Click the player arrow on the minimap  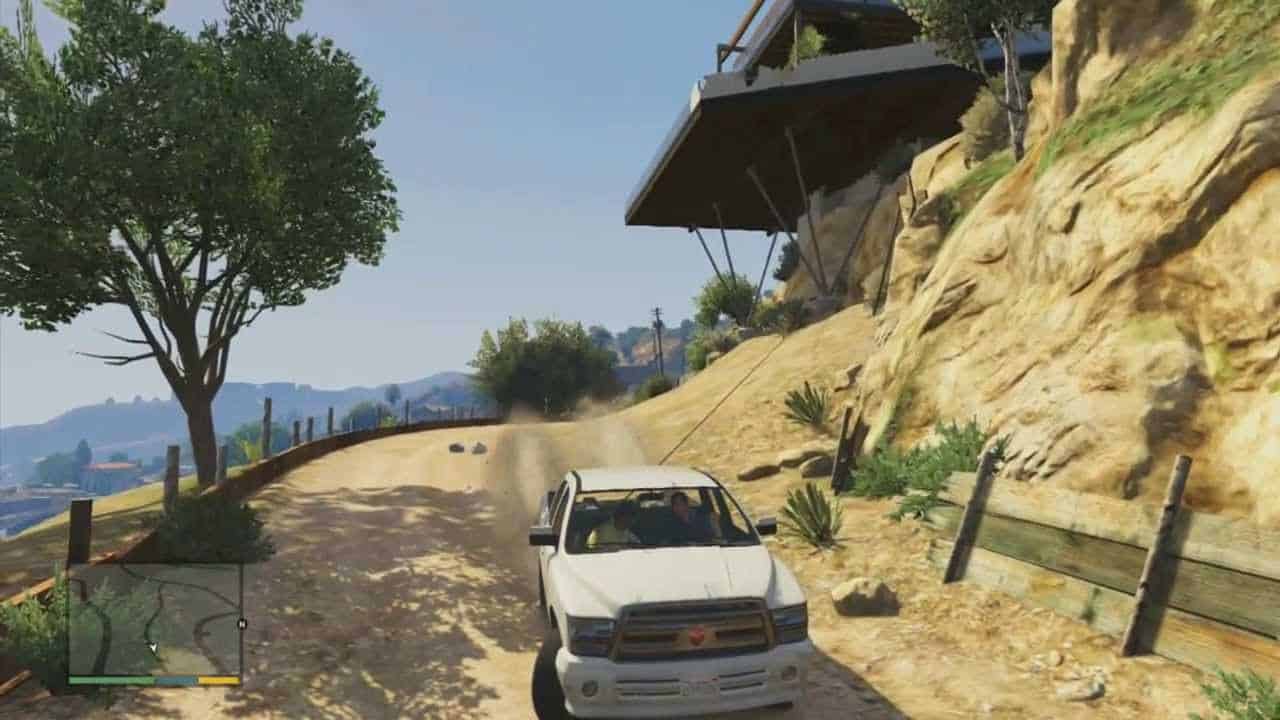pos(154,647)
